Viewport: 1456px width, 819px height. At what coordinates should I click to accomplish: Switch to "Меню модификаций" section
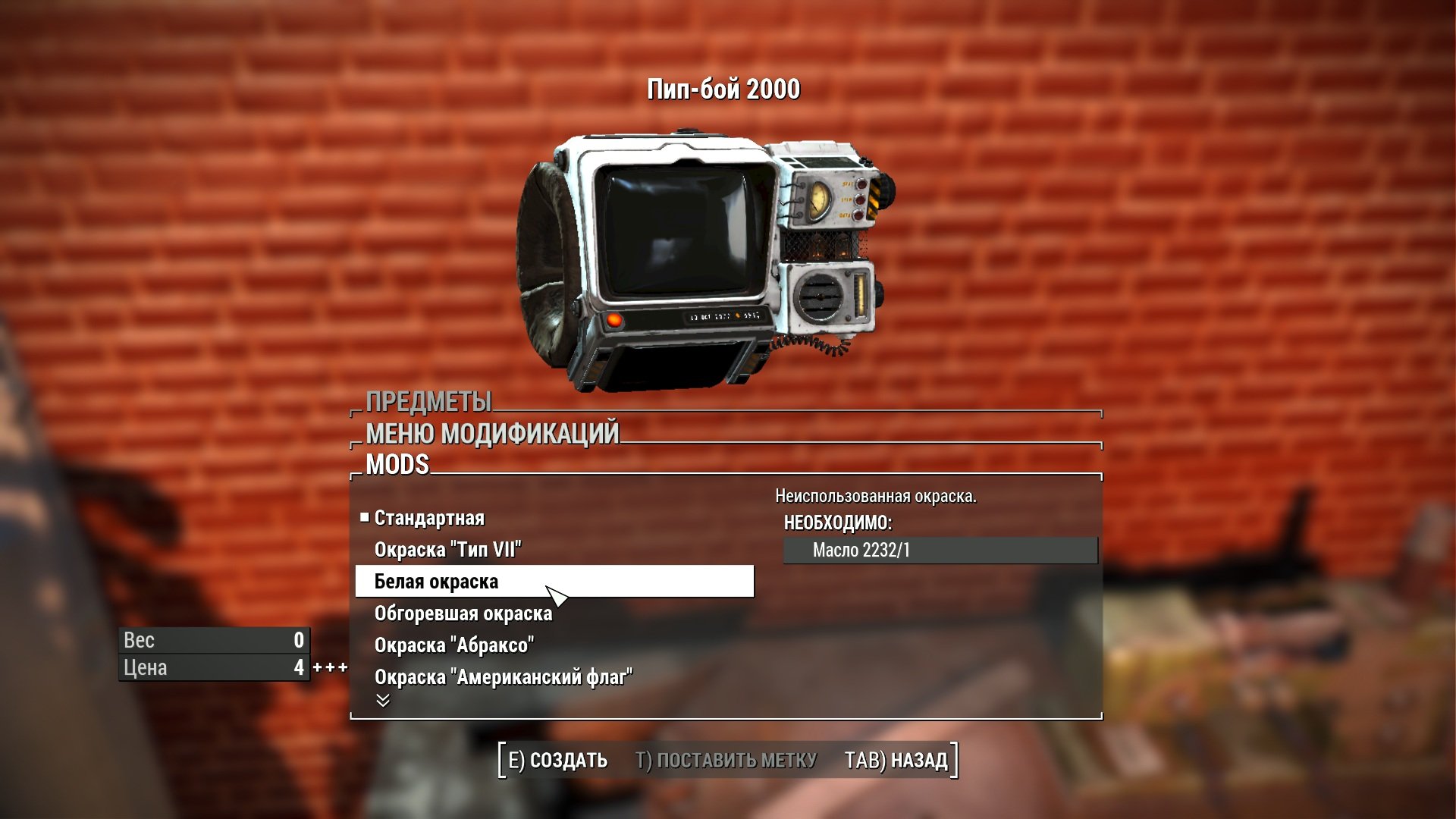(492, 434)
